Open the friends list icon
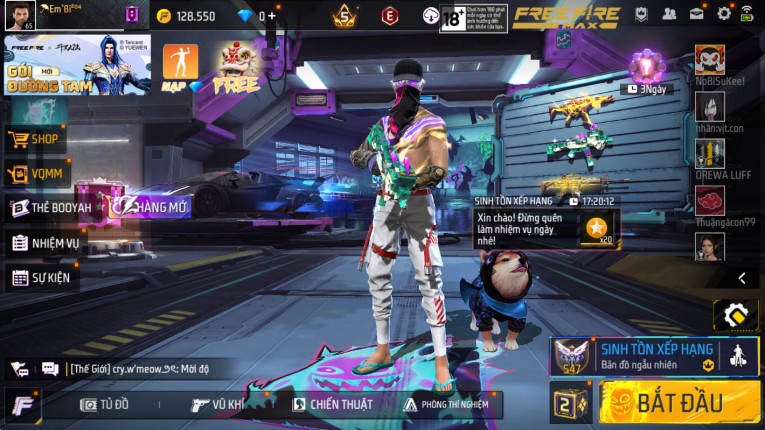 pyautogui.click(x=670, y=14)
